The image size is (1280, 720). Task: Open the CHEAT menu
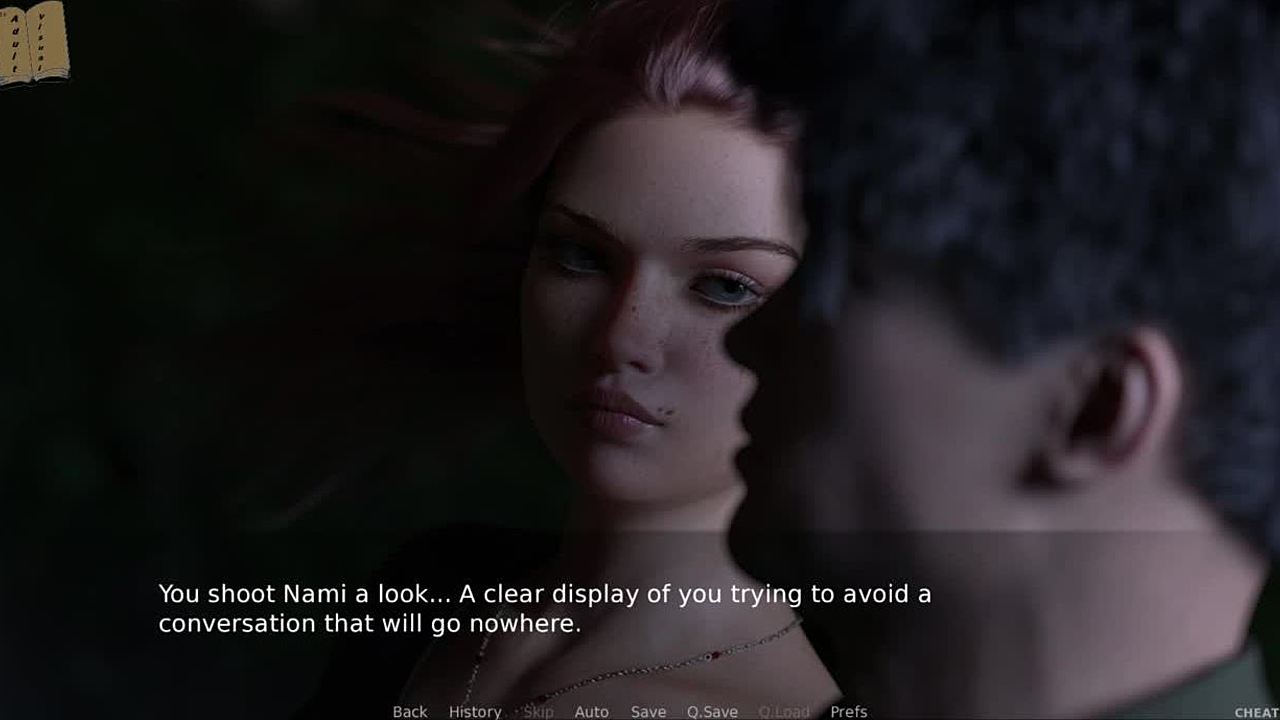pos(1256,712)
